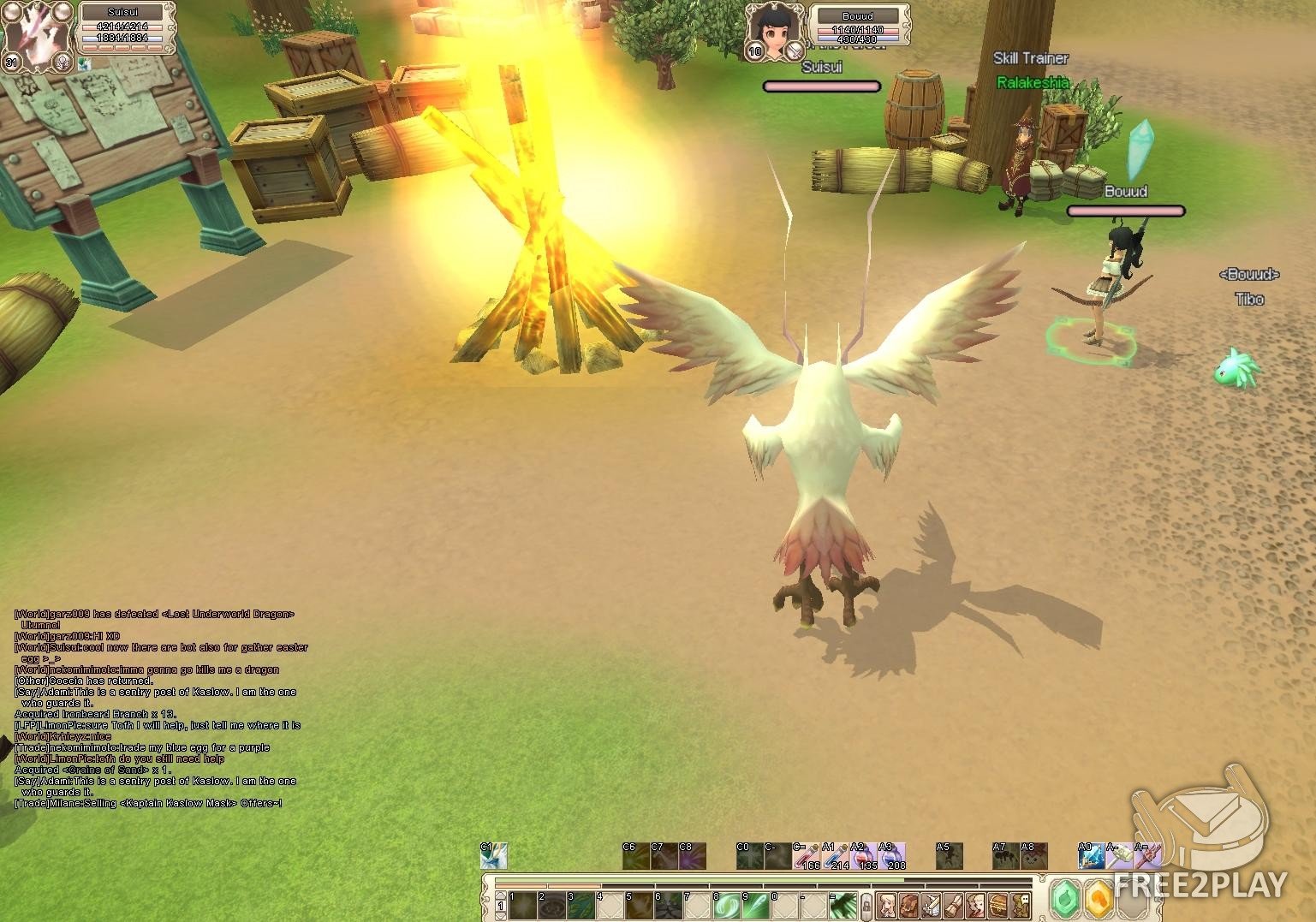This screenshot has height=922, width=1316.
Task: Select the white hammer item in slot A-
Action: click(1120, 856)
